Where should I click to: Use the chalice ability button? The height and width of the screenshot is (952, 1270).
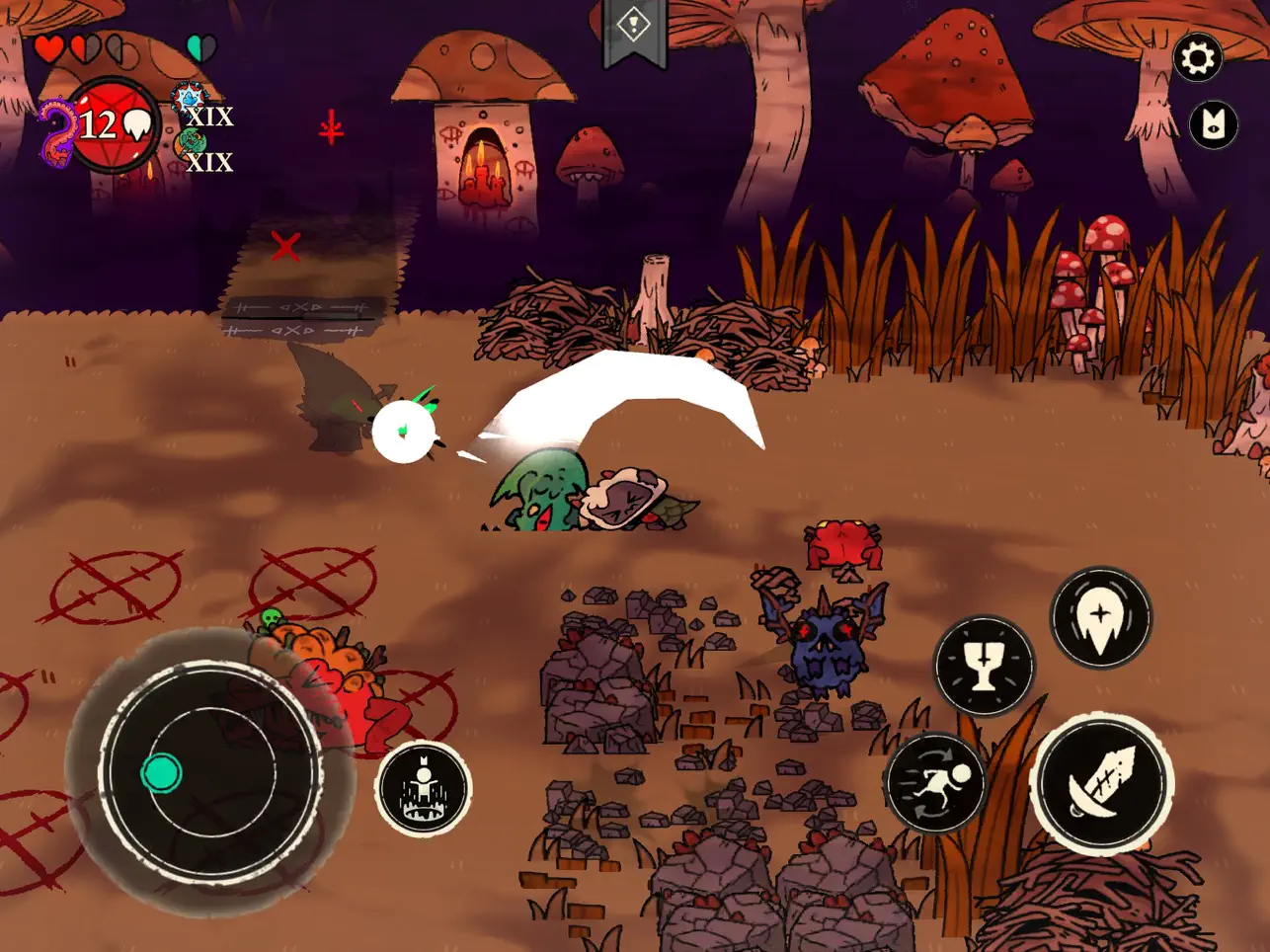point(984,665)
